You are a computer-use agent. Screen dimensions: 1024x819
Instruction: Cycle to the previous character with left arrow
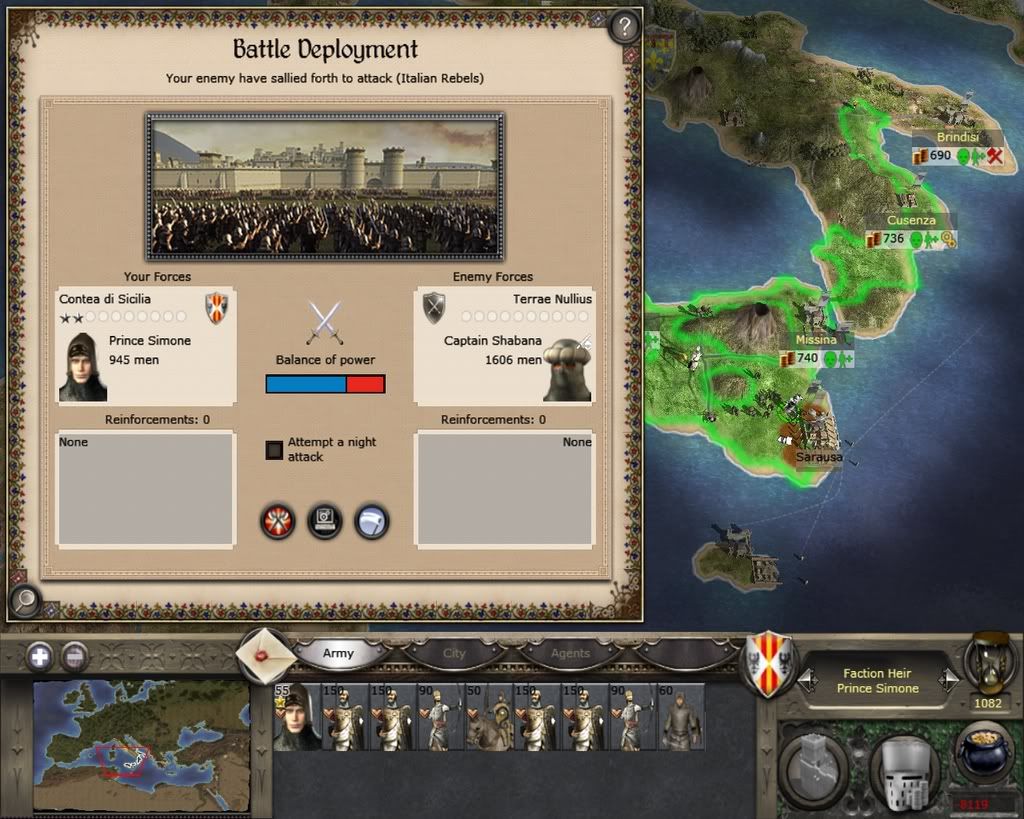[805, 681]
